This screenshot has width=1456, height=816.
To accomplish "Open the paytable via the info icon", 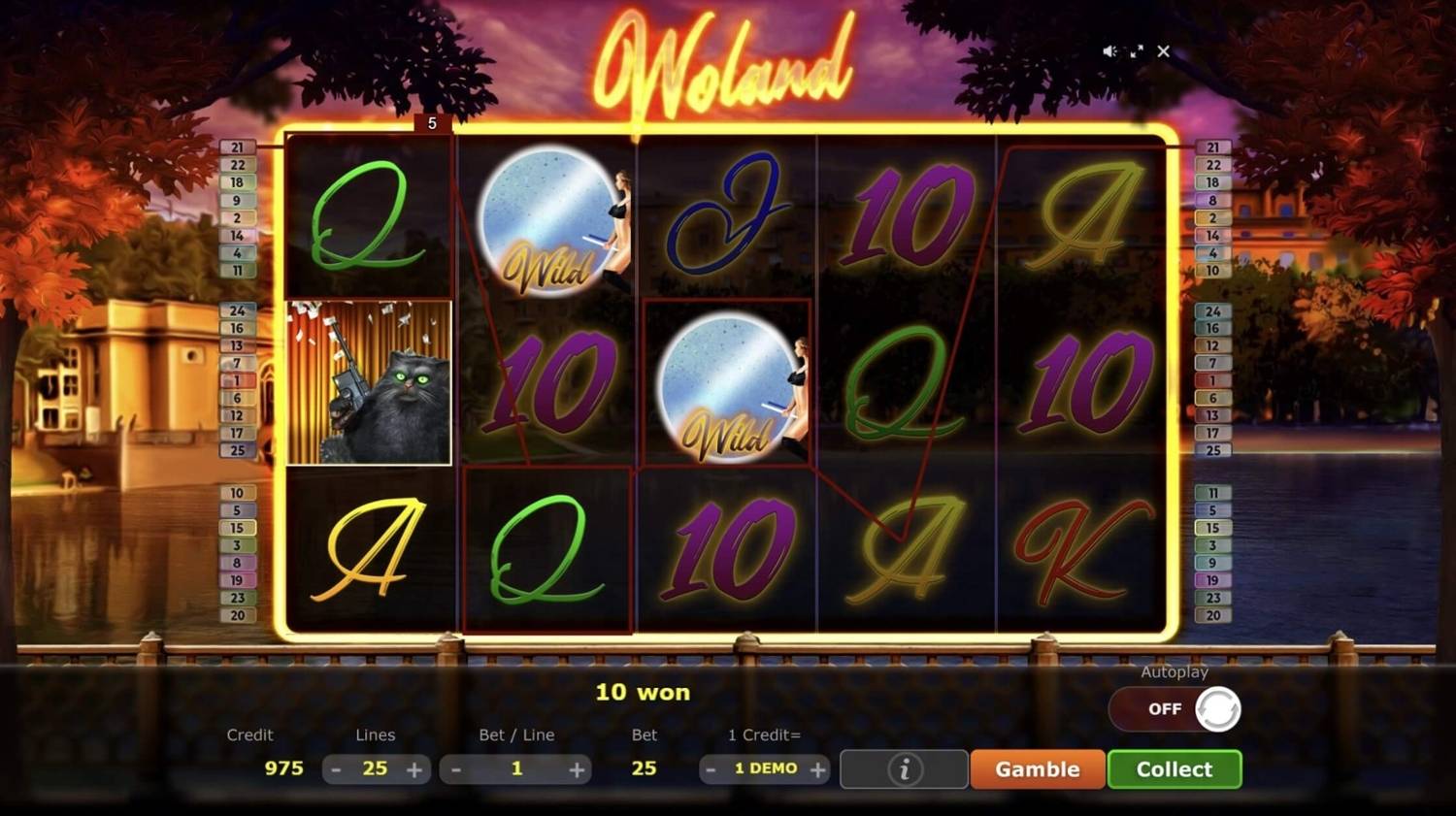I will pos(903,768).
